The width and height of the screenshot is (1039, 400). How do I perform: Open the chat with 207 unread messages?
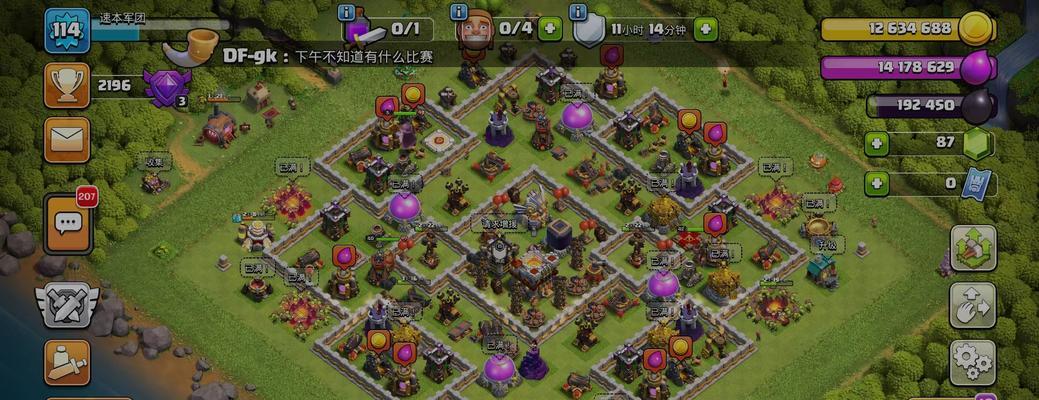(x=68, y=222)
